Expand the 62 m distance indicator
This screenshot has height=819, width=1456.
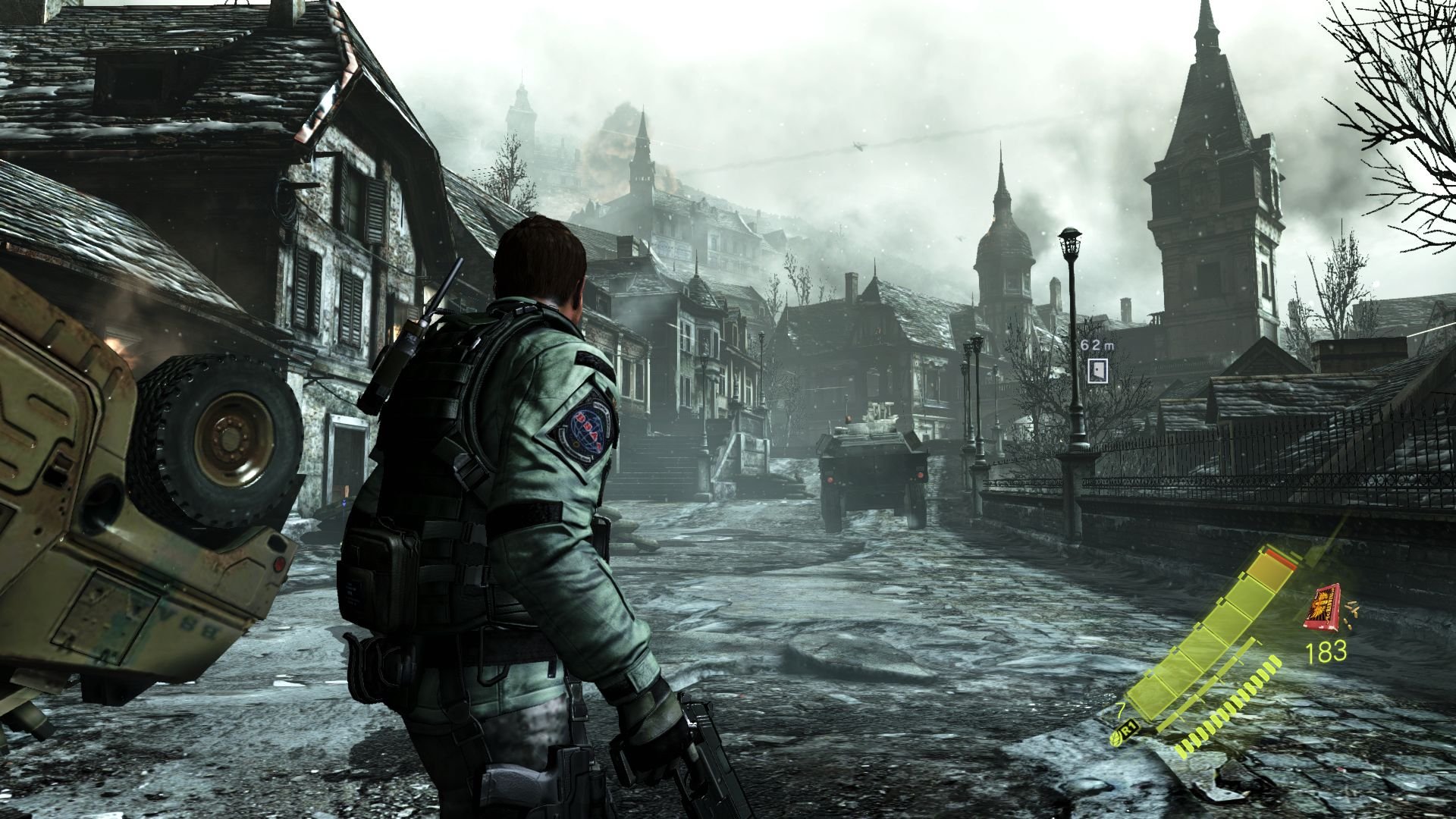click(1097, 345)
